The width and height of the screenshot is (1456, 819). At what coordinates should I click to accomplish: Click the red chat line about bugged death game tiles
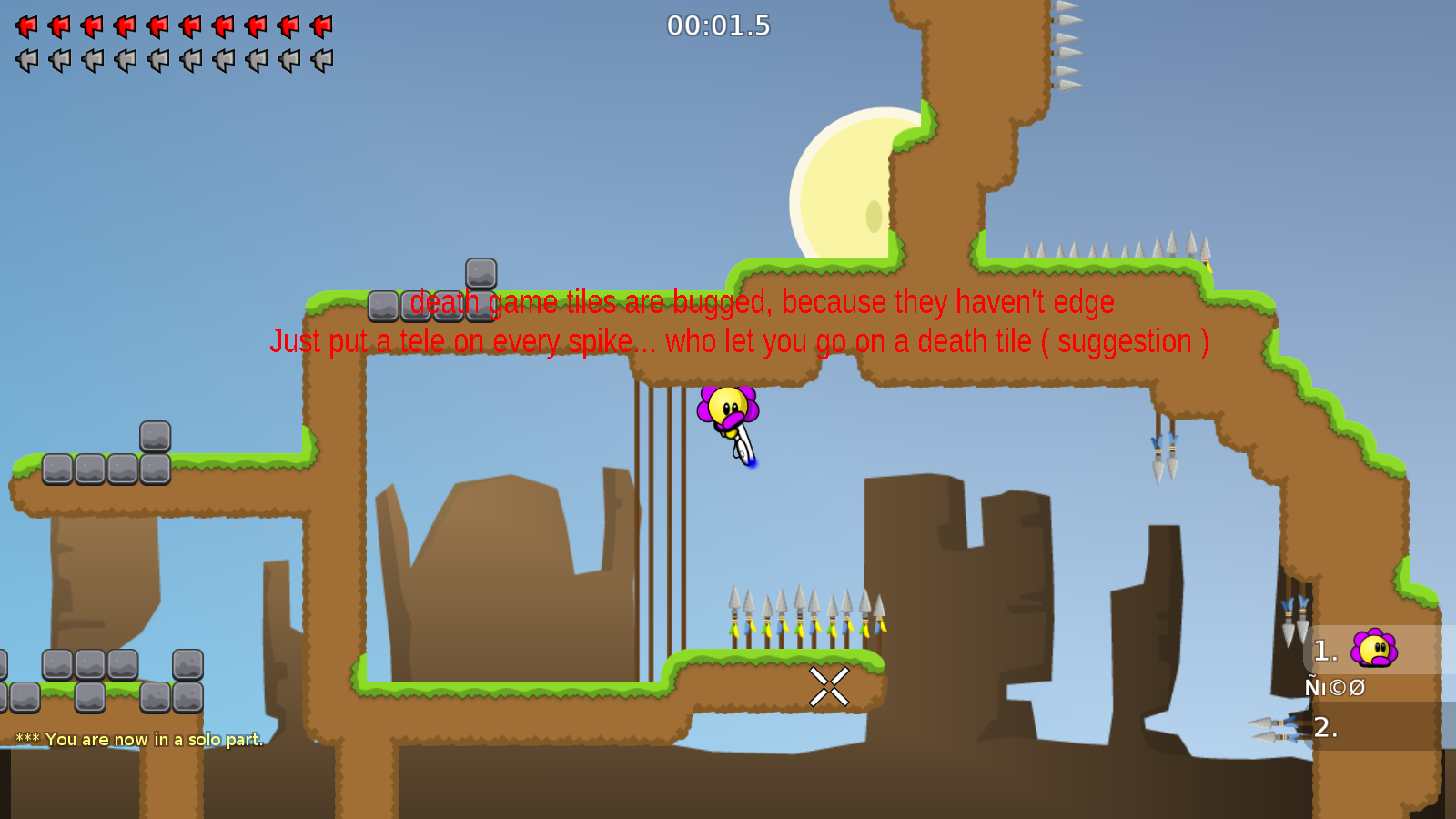coord(761,303)
